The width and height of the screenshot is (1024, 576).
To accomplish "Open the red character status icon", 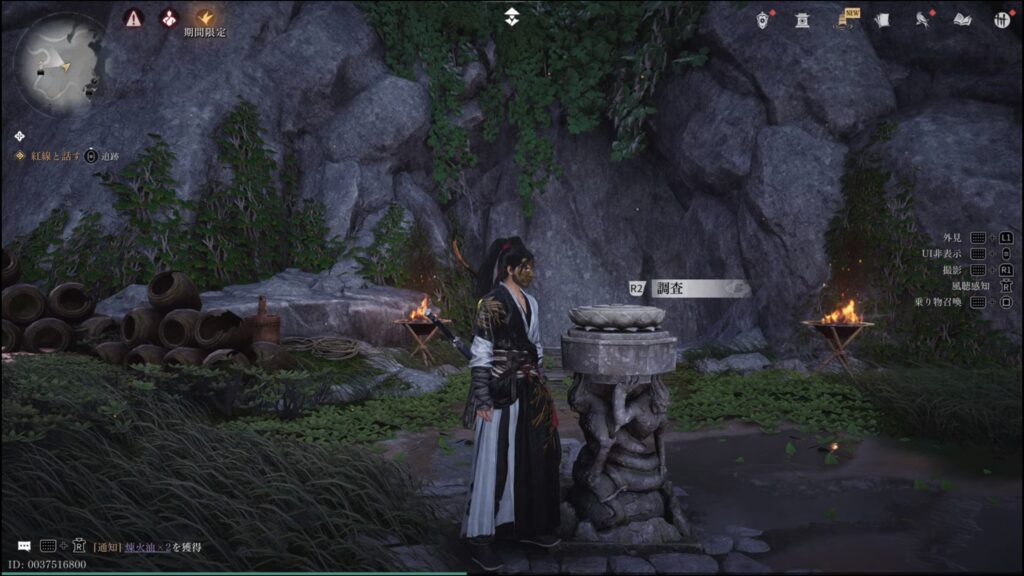I will 169,18.
